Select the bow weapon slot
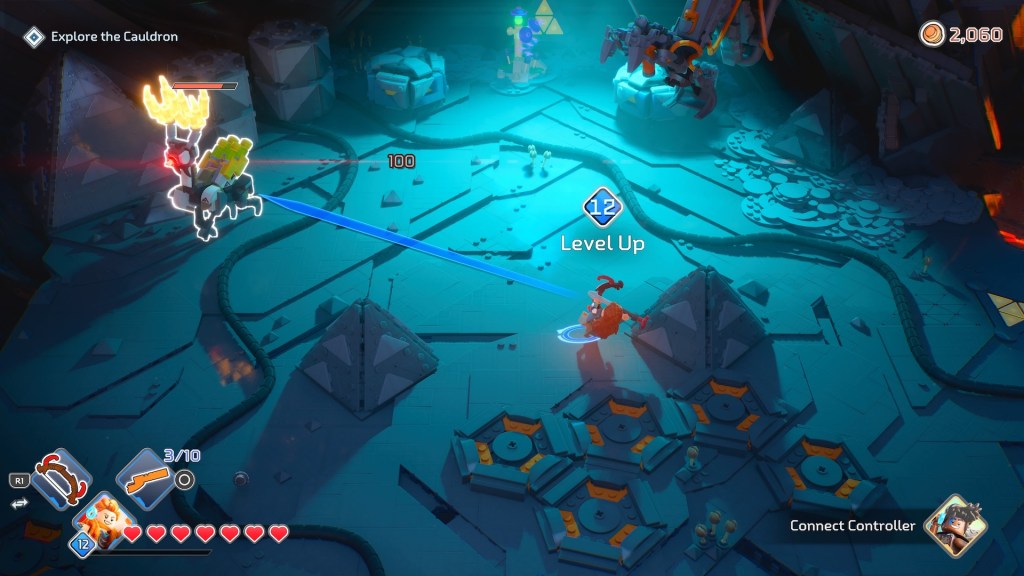 coord(61,479)
